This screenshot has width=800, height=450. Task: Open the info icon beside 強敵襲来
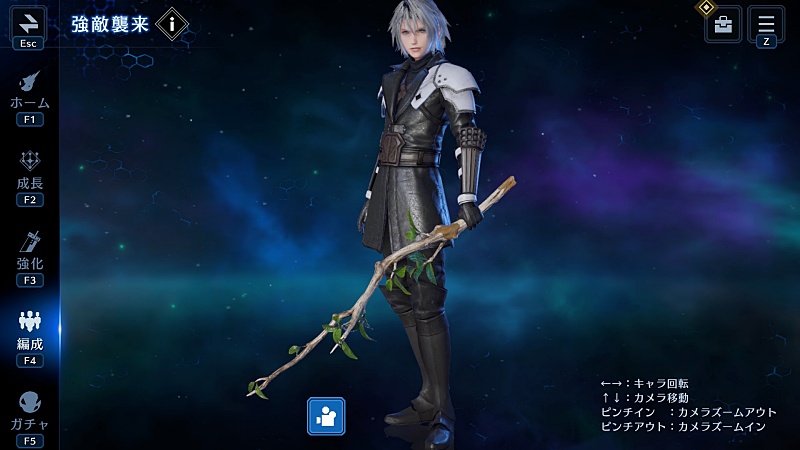pos(172,23)
